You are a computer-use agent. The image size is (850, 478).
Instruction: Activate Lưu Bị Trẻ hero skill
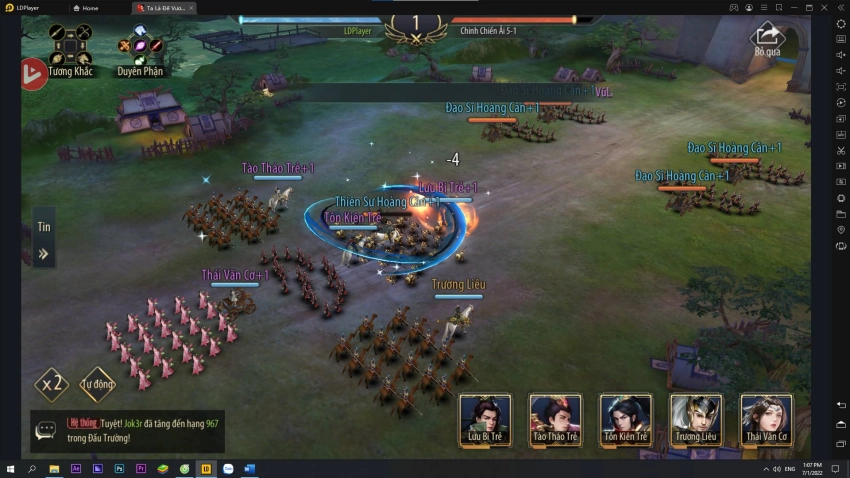(485, 419)
